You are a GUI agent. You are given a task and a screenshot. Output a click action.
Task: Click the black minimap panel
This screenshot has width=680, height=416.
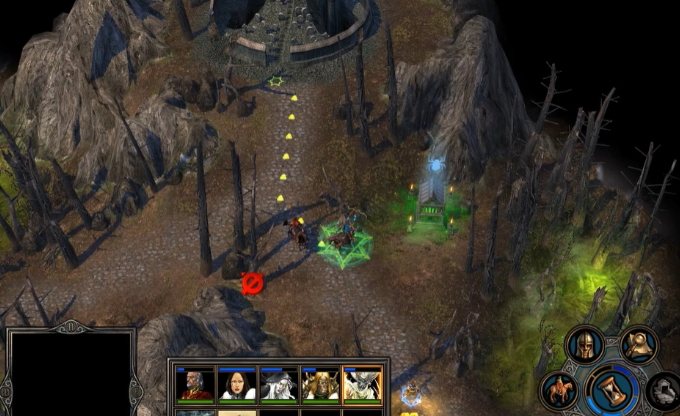point(69,375)
